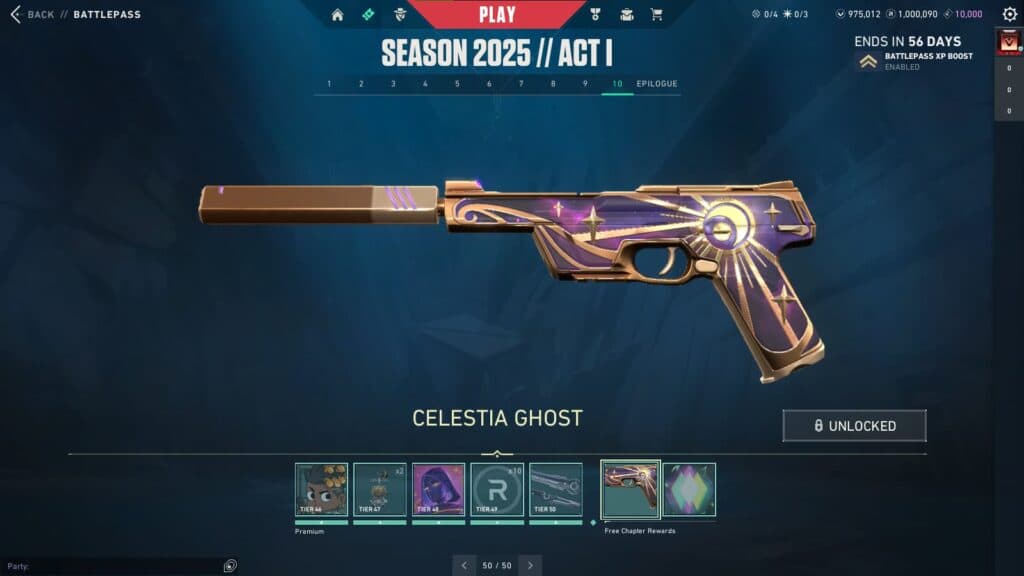Open the Agents hat icon
1024x576 pixels.
pyautogui.click(x=400, y=15)
